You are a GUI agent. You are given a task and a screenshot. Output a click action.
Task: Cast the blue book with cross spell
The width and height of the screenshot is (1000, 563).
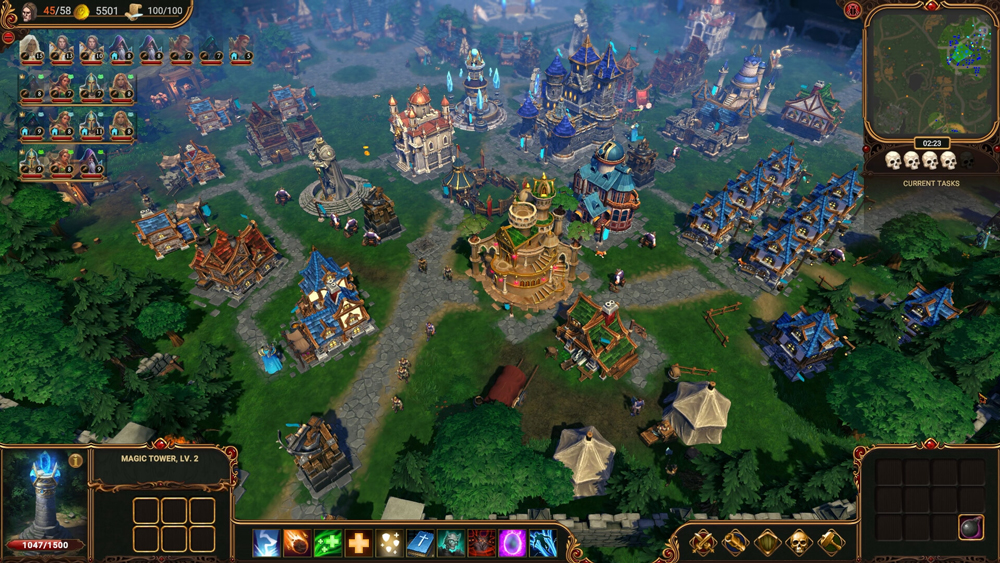click(420, 543)
